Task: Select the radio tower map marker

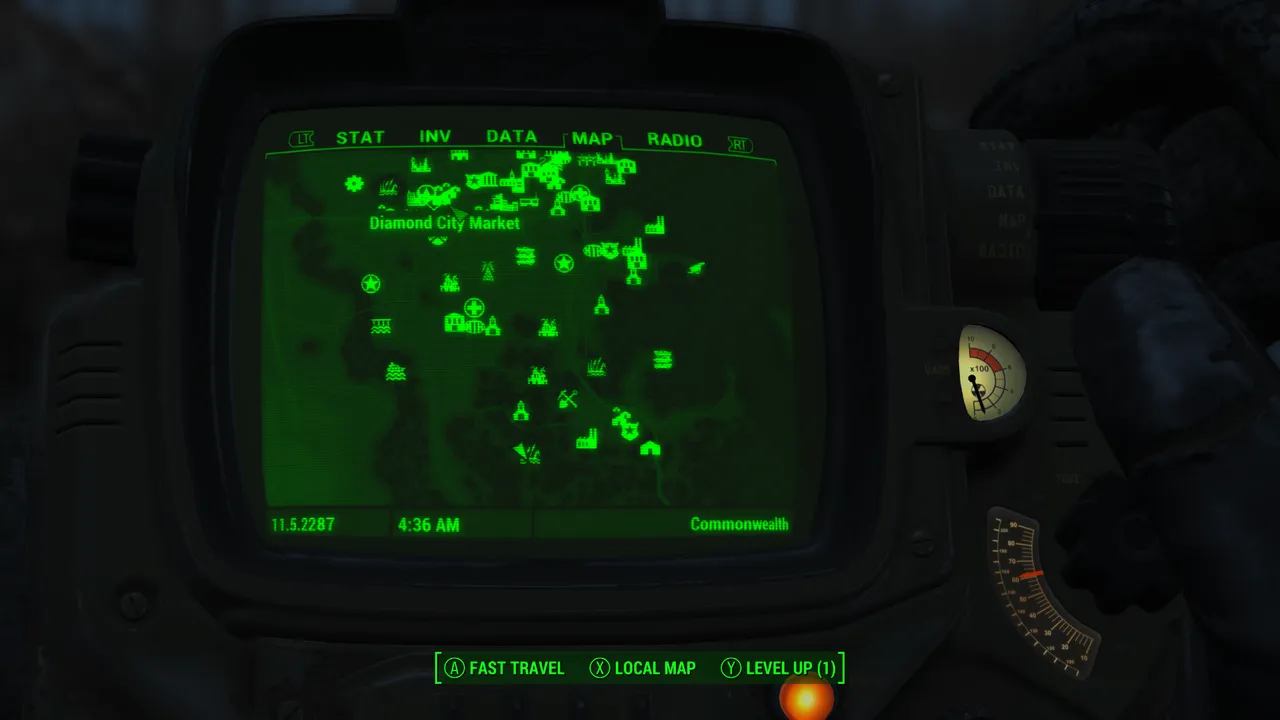Action: pyautogui.click(x=488, y=270)
